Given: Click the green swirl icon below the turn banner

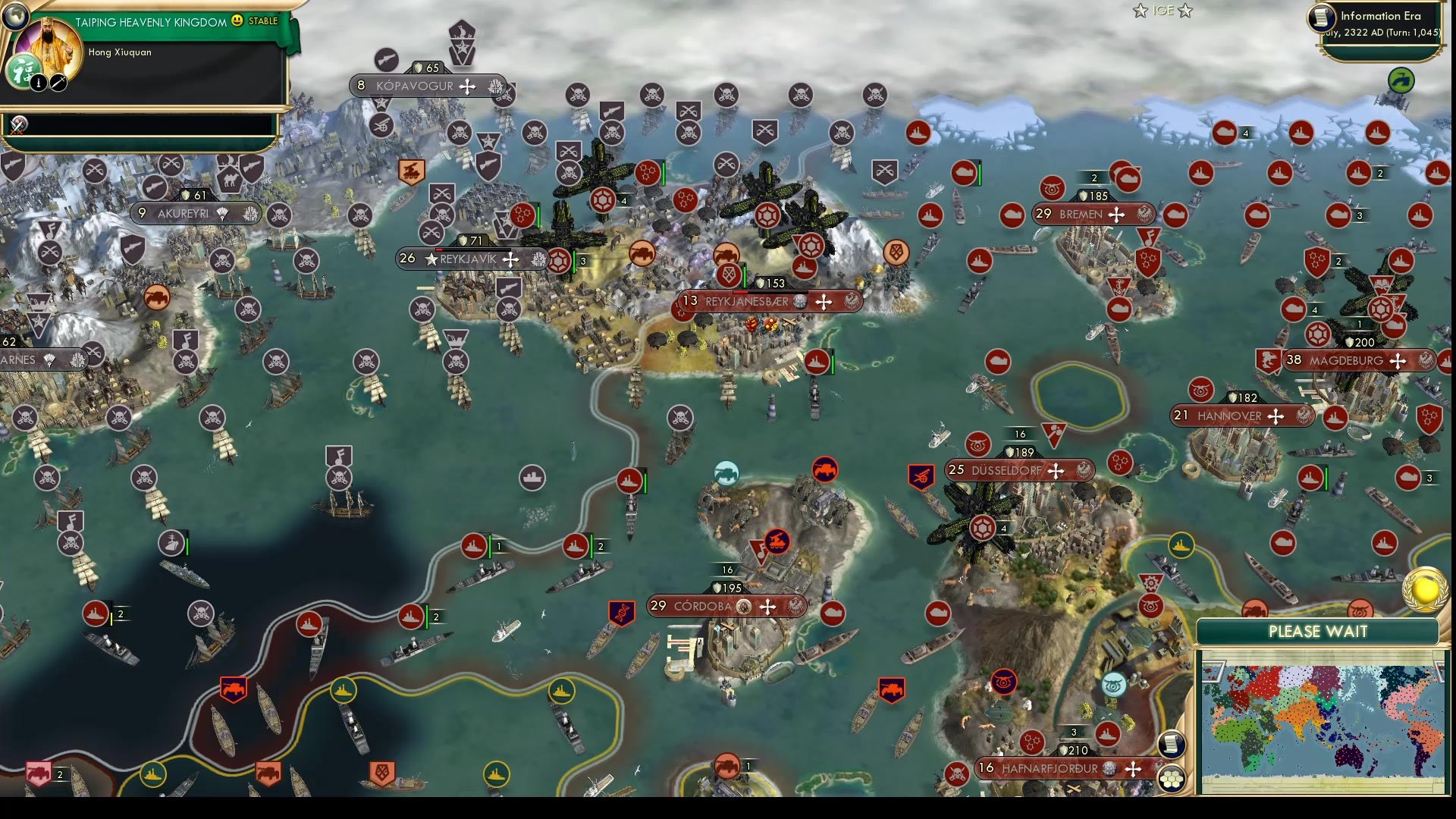Looking at the screenshot, I should coord(1402,78).
